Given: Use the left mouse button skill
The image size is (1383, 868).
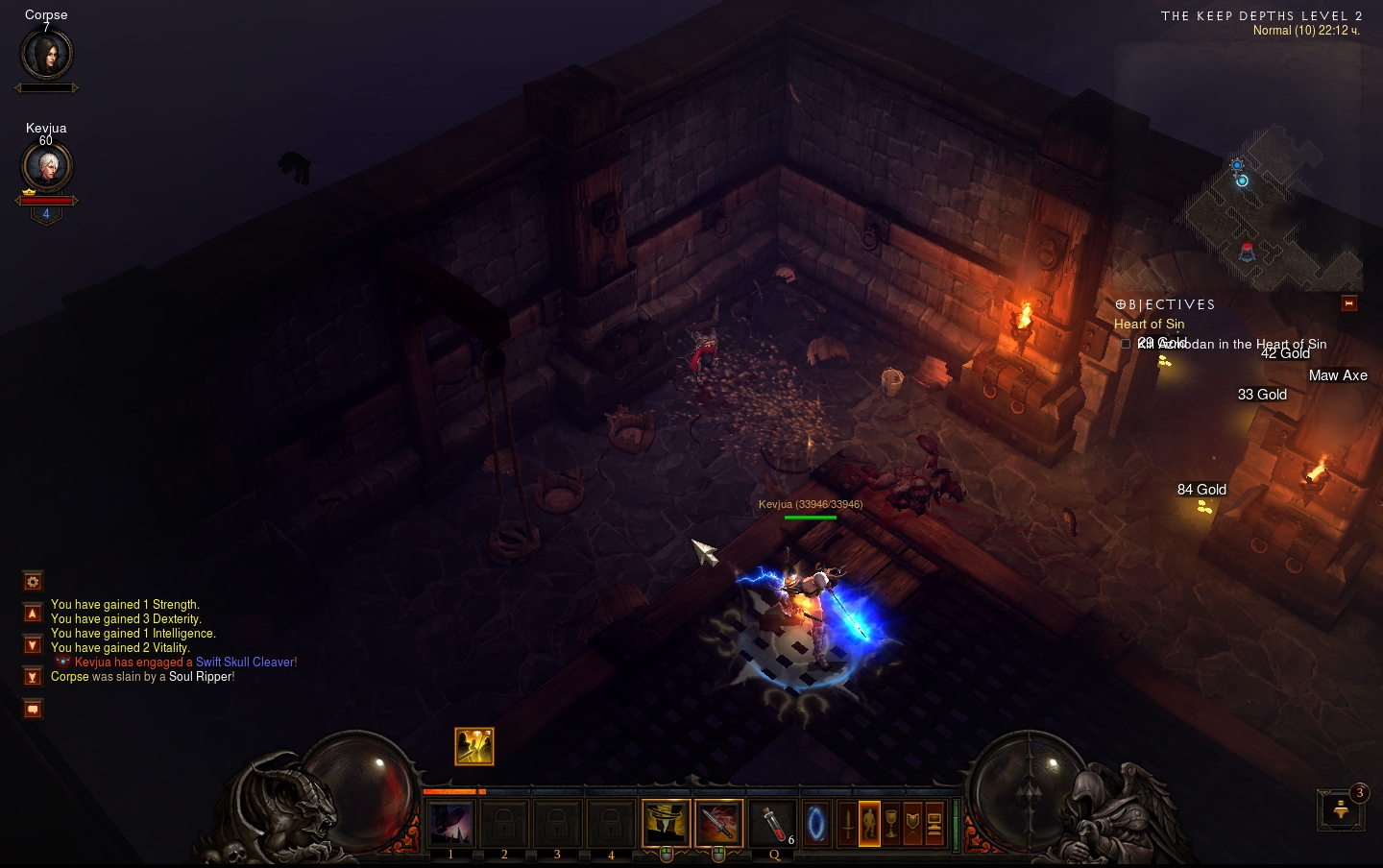Looking at the screenshot, I should click(x=666, y=824).
